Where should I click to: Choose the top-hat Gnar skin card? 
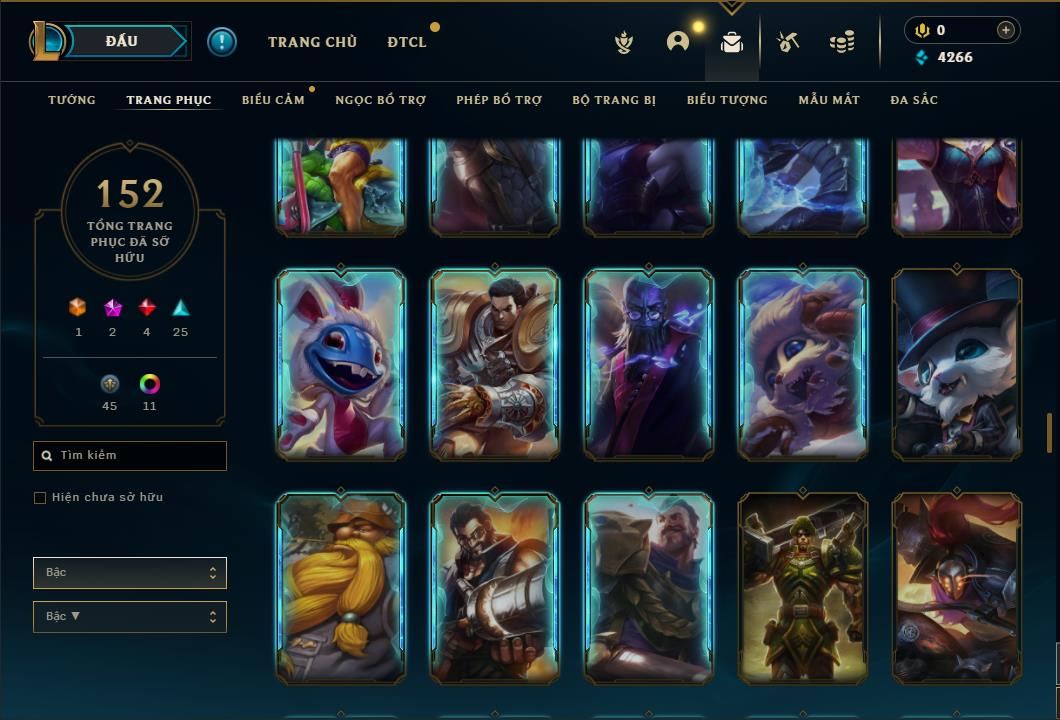click(957, 364)
